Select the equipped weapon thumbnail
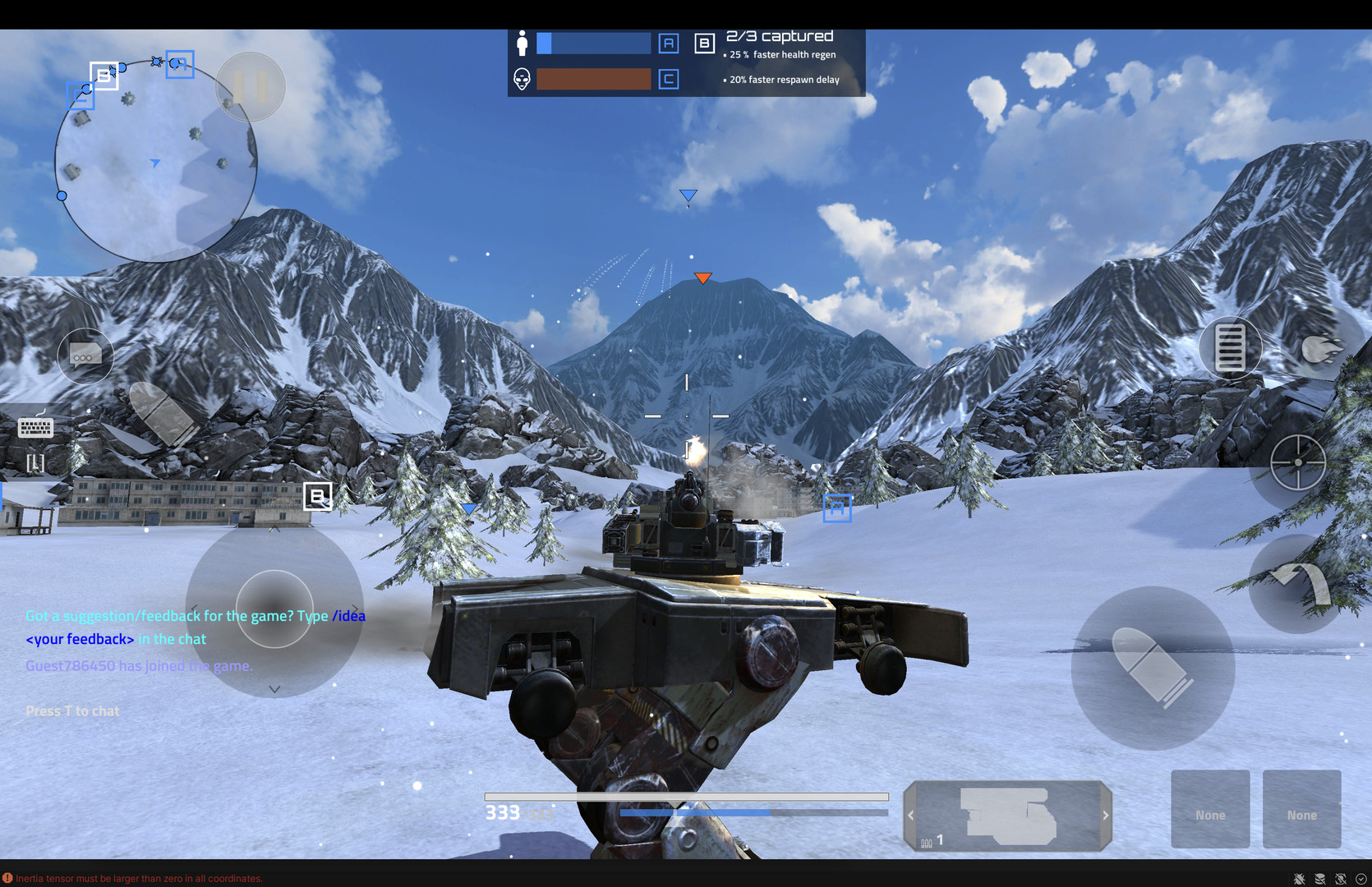 [x=1007, y=815]
